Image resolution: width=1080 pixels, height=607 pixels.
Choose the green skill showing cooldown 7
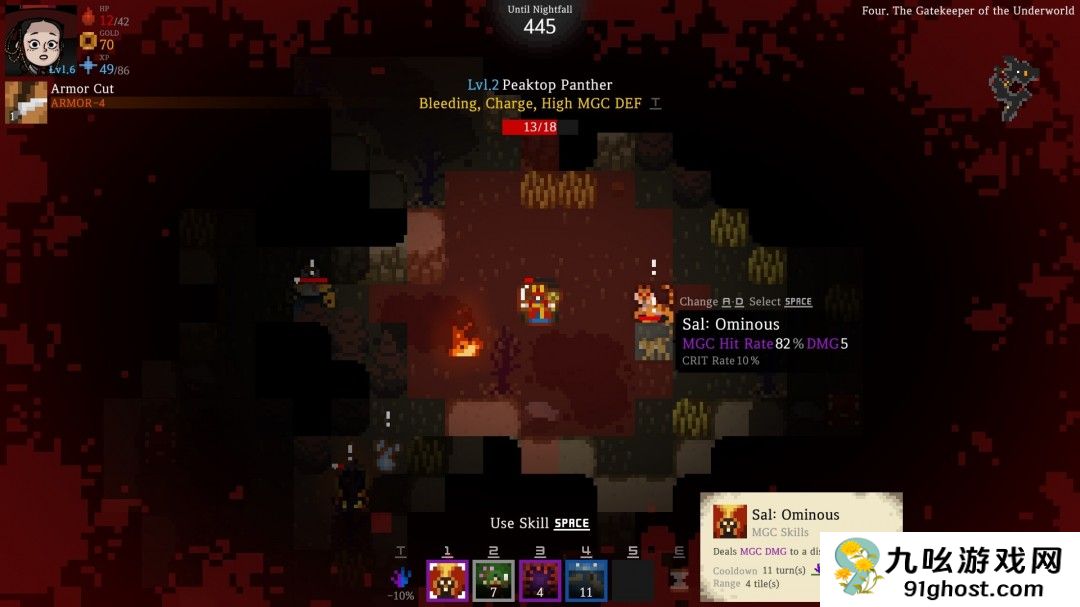tap(493, 580)
